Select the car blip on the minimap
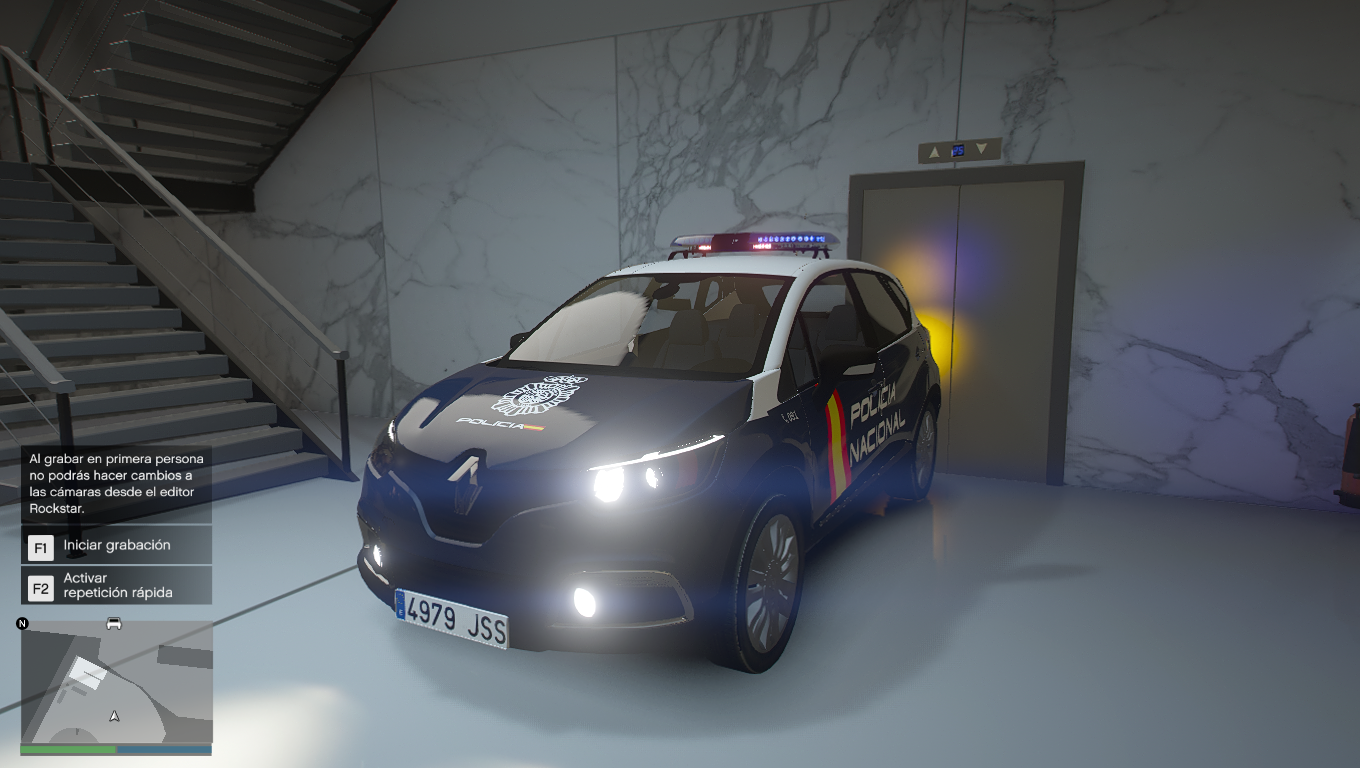The width and height of the screenshot is (1360, 768). click(x=114, y=624)
